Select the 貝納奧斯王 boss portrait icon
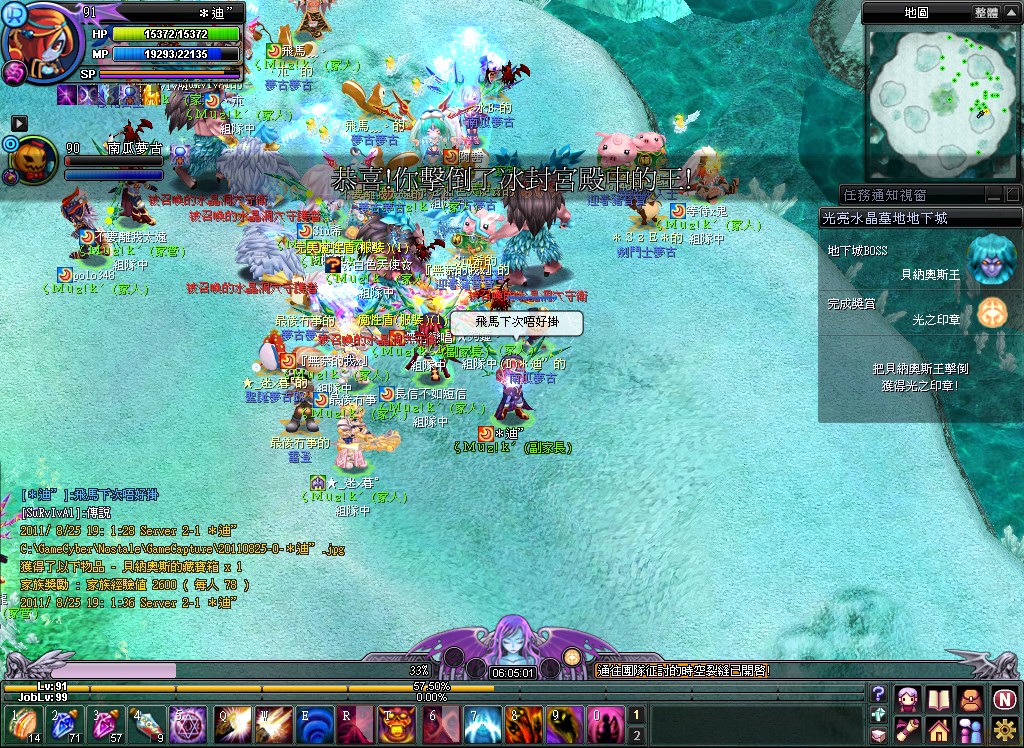 point(993,259)
